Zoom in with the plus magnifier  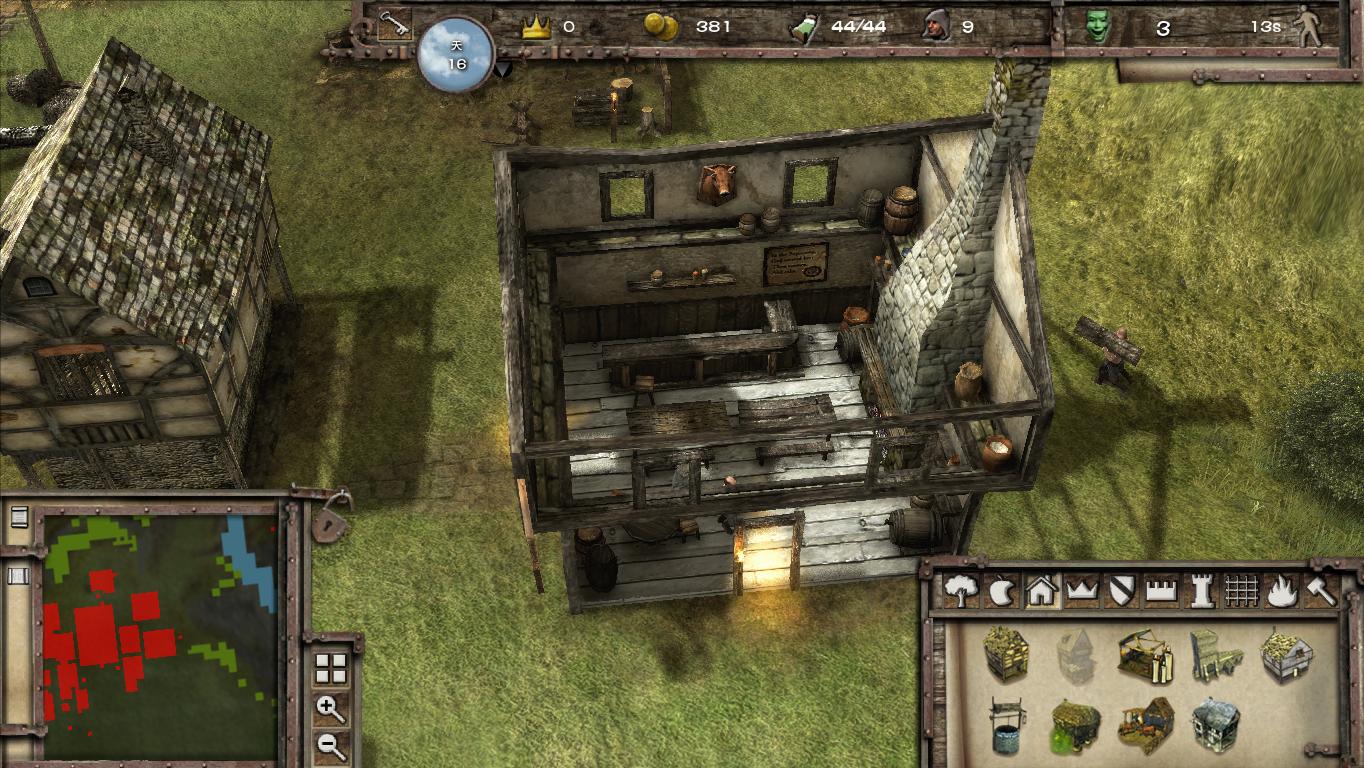click(x=330, y=709)
